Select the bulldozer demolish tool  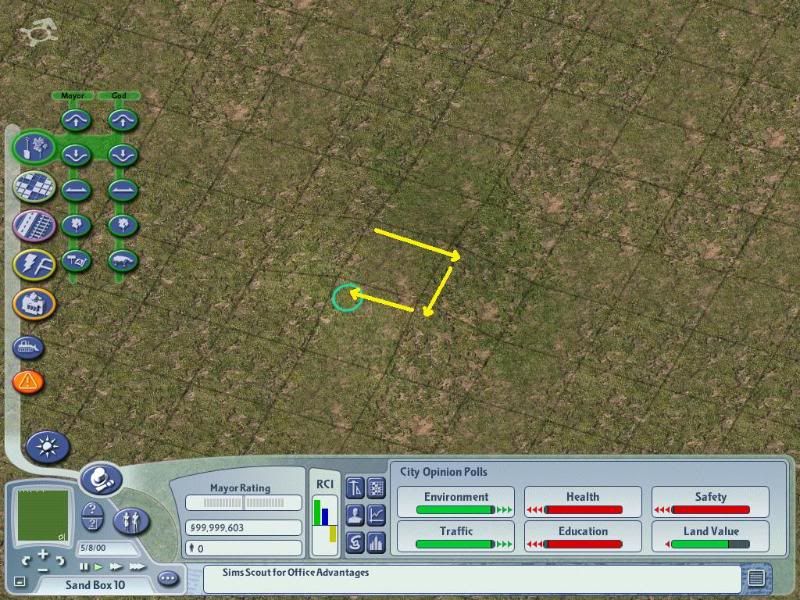[x=28, y=348]
